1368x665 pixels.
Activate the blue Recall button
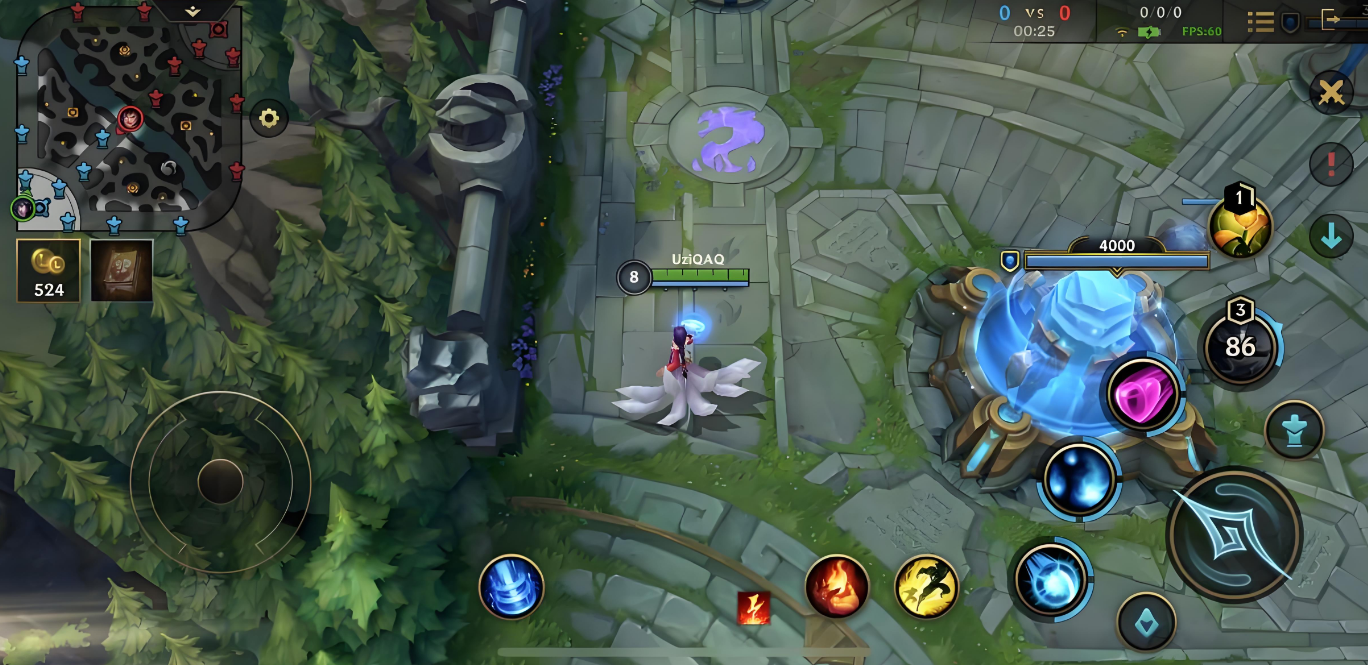click(x=511, y=586)
